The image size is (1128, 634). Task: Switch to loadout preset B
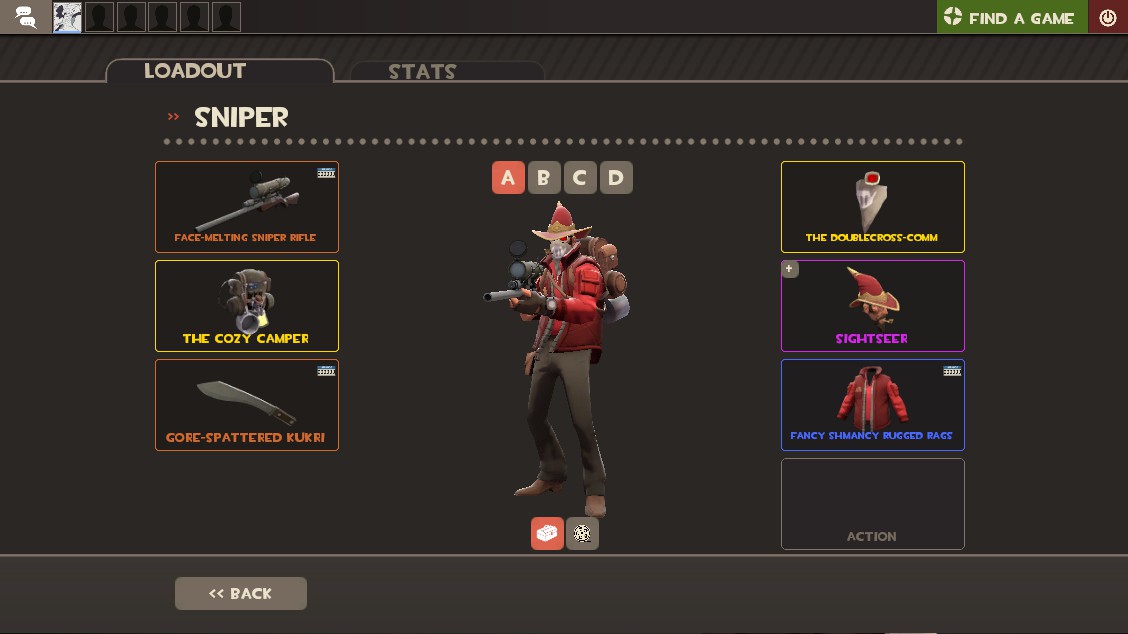pos(544,178)
